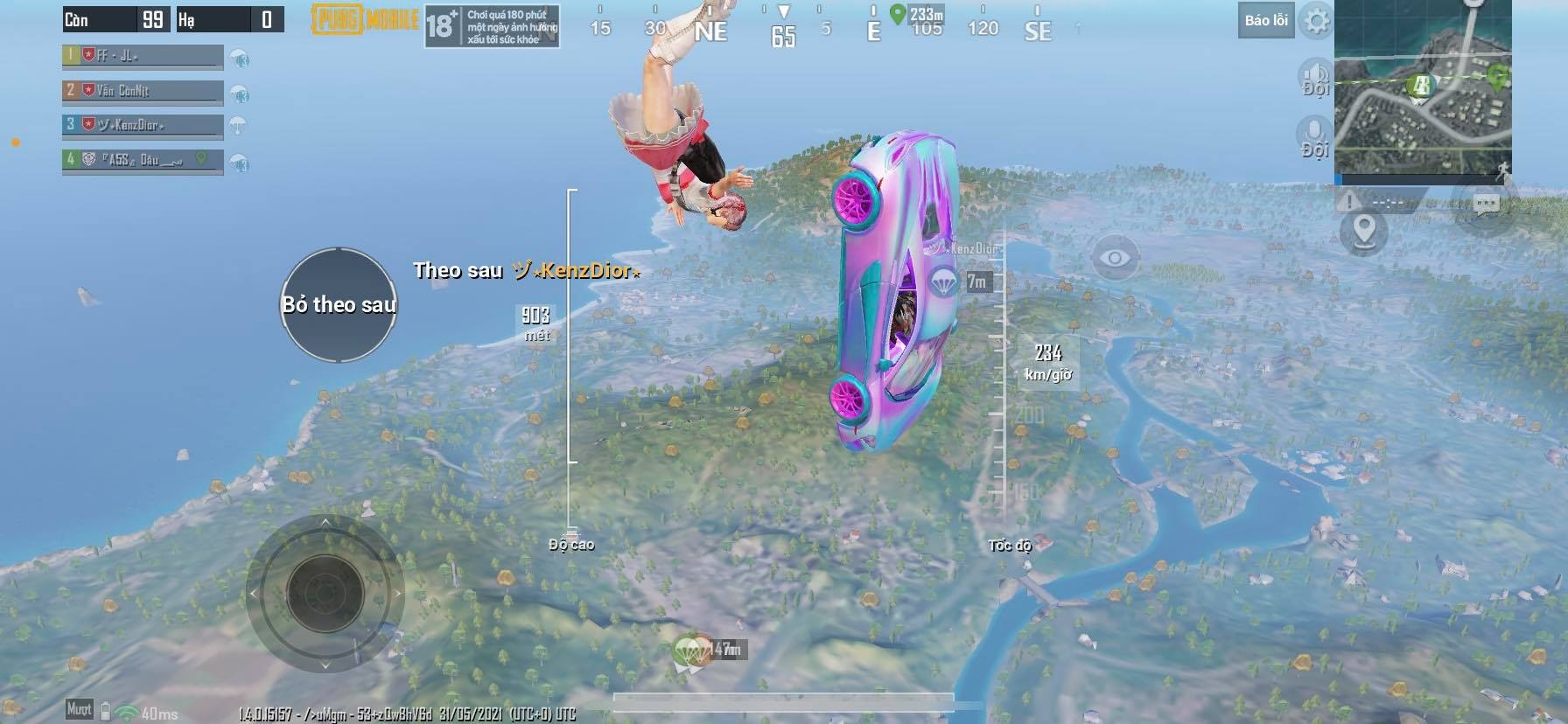Toggle parachute status icon beside FF • JL
The width and height of the screenshot is (1568, 724).
click(240, 59)
